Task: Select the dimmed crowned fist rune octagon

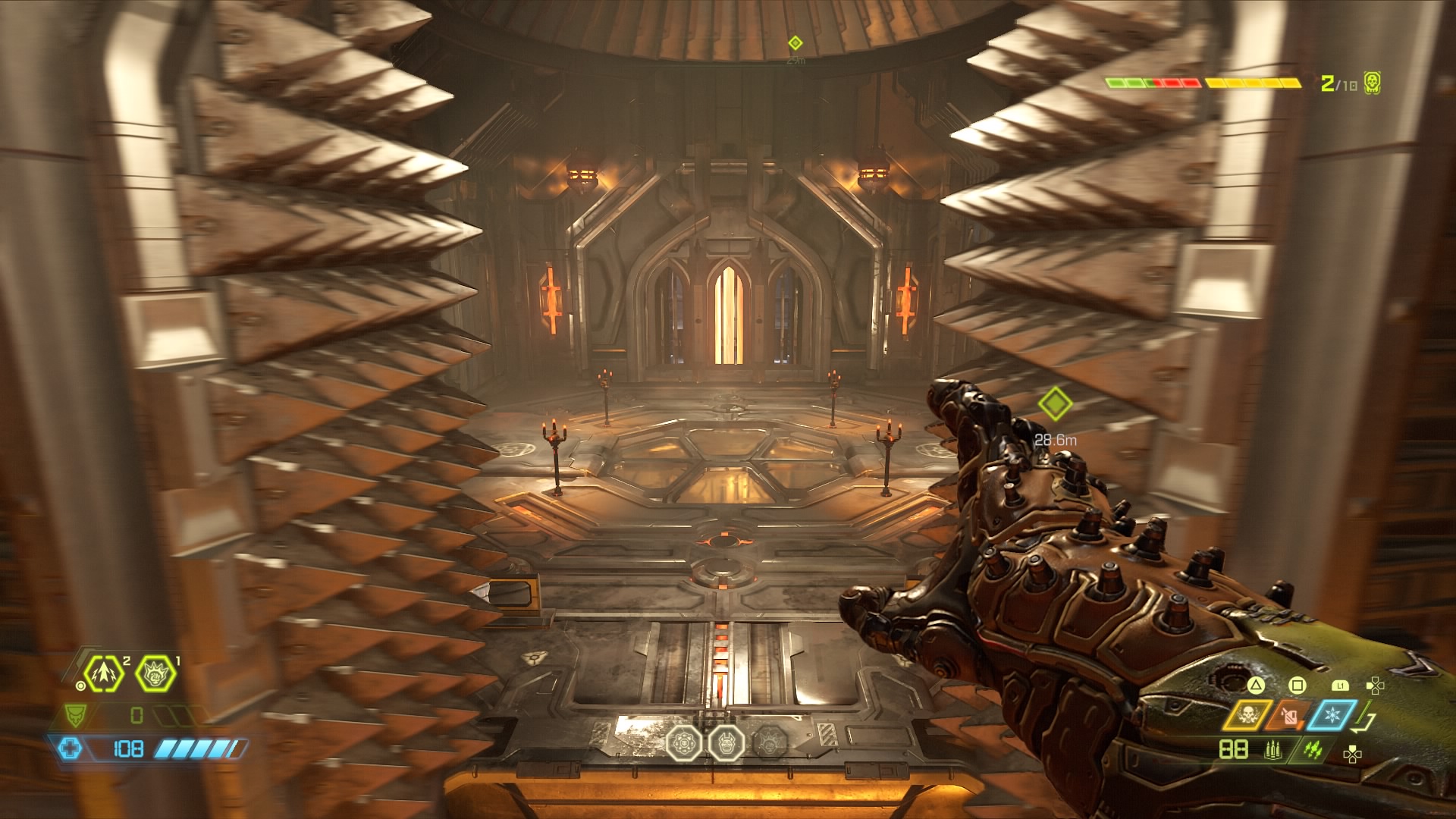Action: [768, 743]
